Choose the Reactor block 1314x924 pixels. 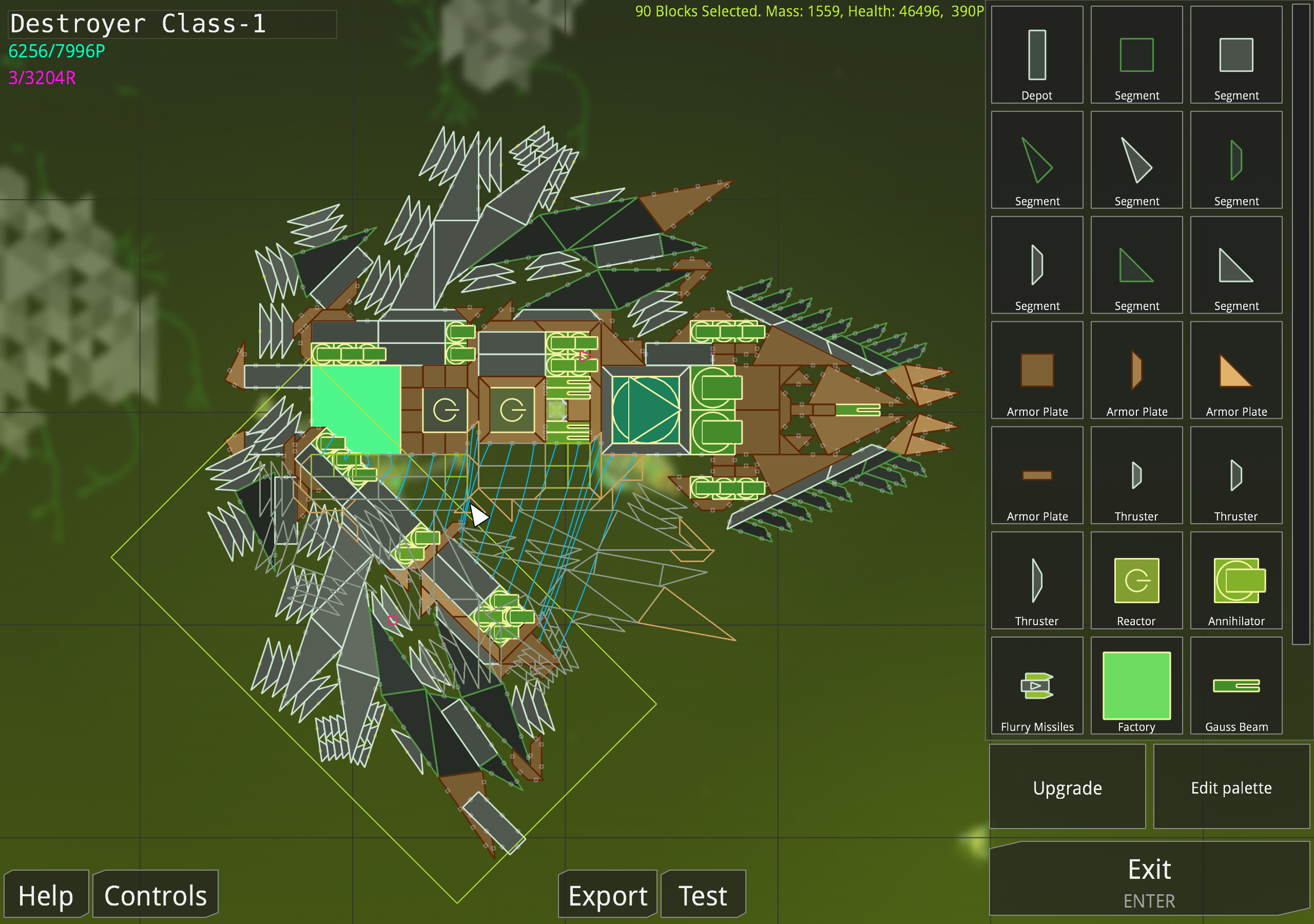click(x=1136, y=581)
